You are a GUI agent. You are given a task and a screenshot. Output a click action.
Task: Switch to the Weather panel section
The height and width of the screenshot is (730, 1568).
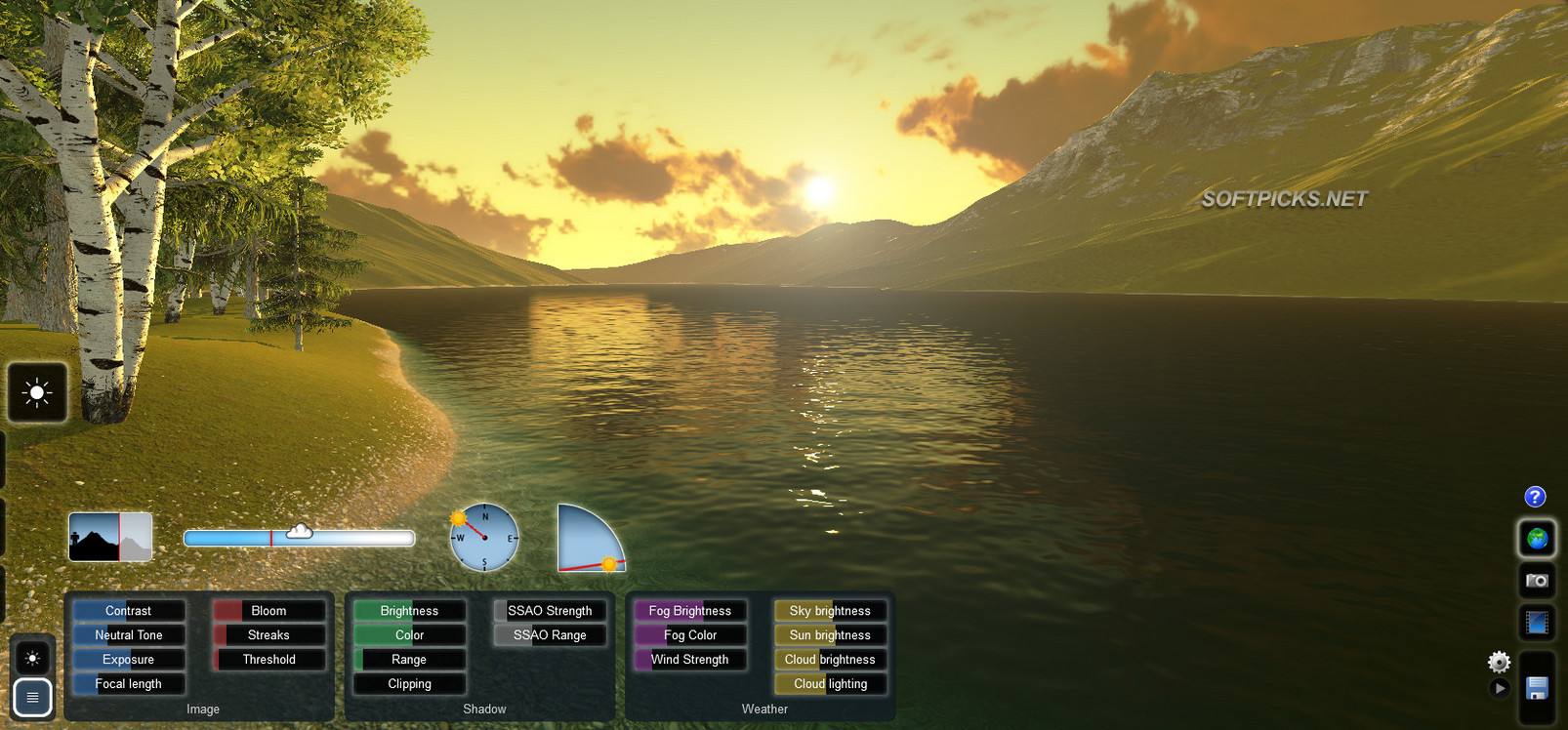(x=764, y=709)
